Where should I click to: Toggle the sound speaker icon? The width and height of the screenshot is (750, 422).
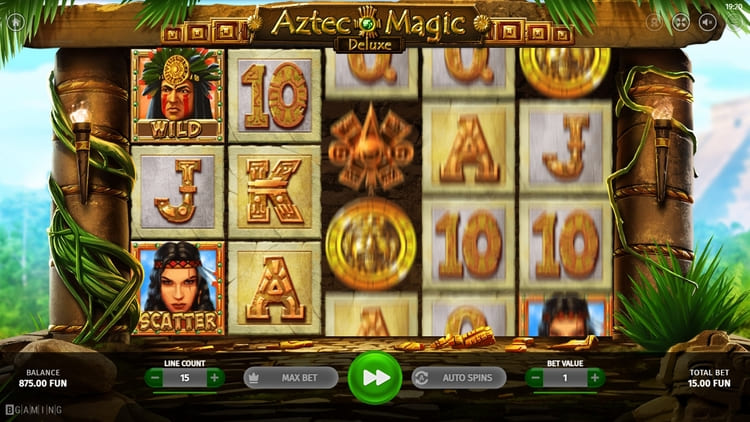point(708,21)
